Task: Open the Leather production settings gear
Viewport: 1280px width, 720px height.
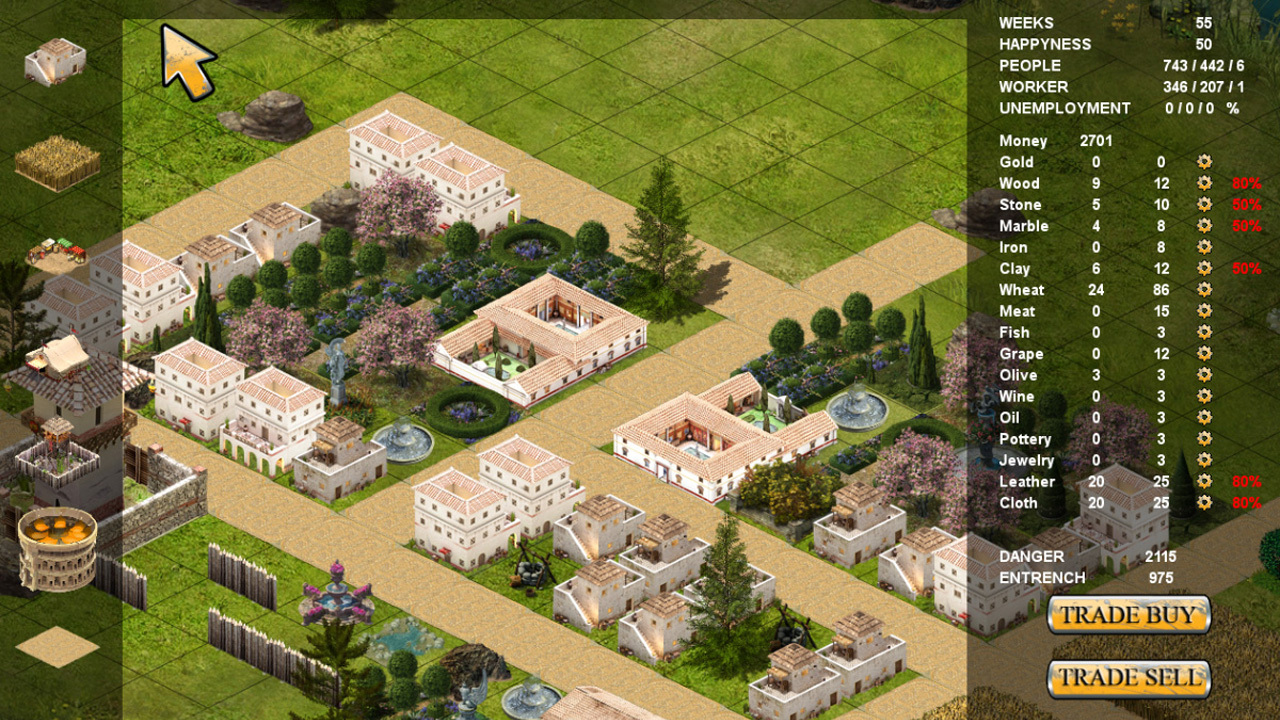Action: pos(1204,482)
